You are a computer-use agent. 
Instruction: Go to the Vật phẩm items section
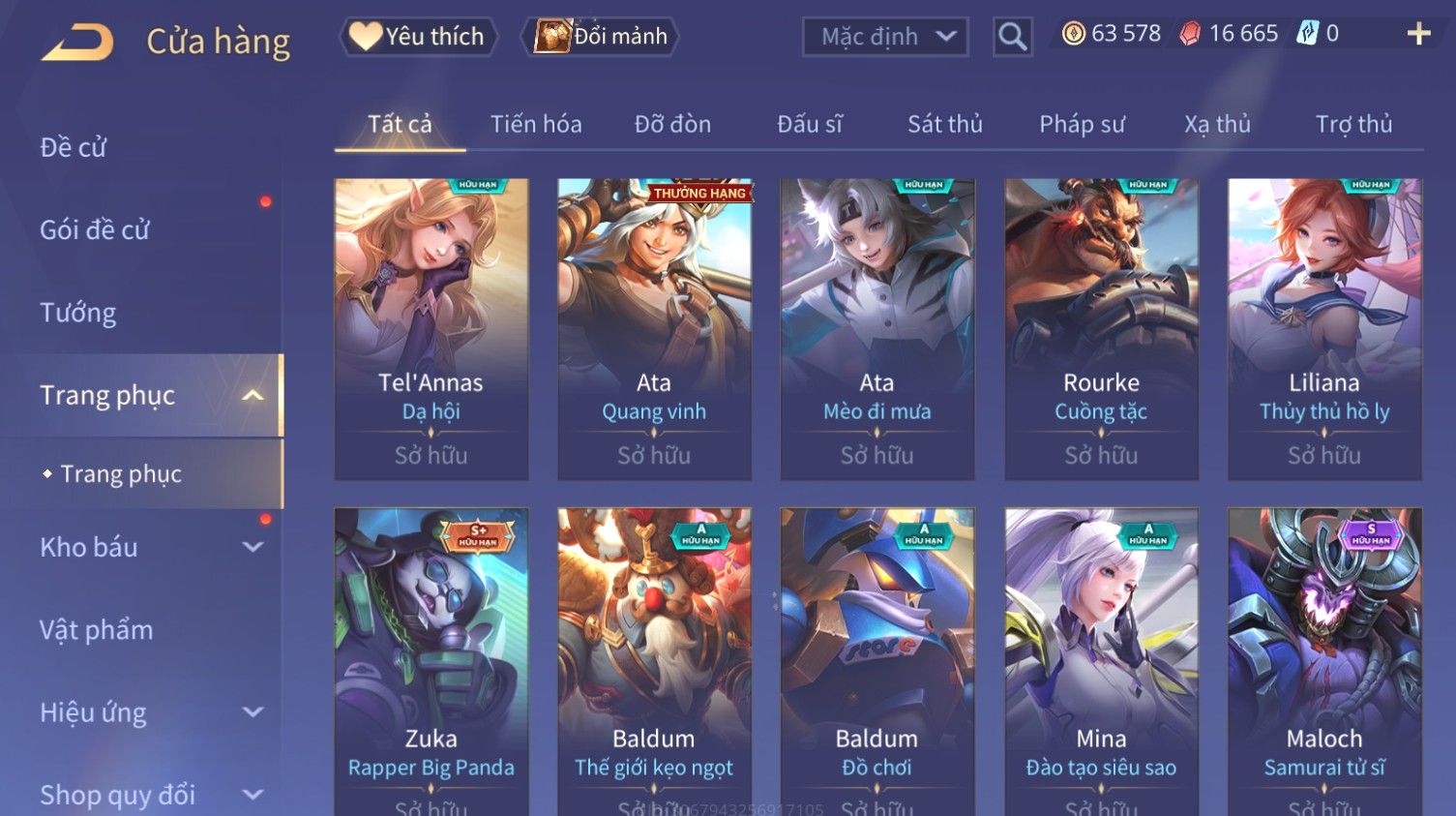point(97,630)
